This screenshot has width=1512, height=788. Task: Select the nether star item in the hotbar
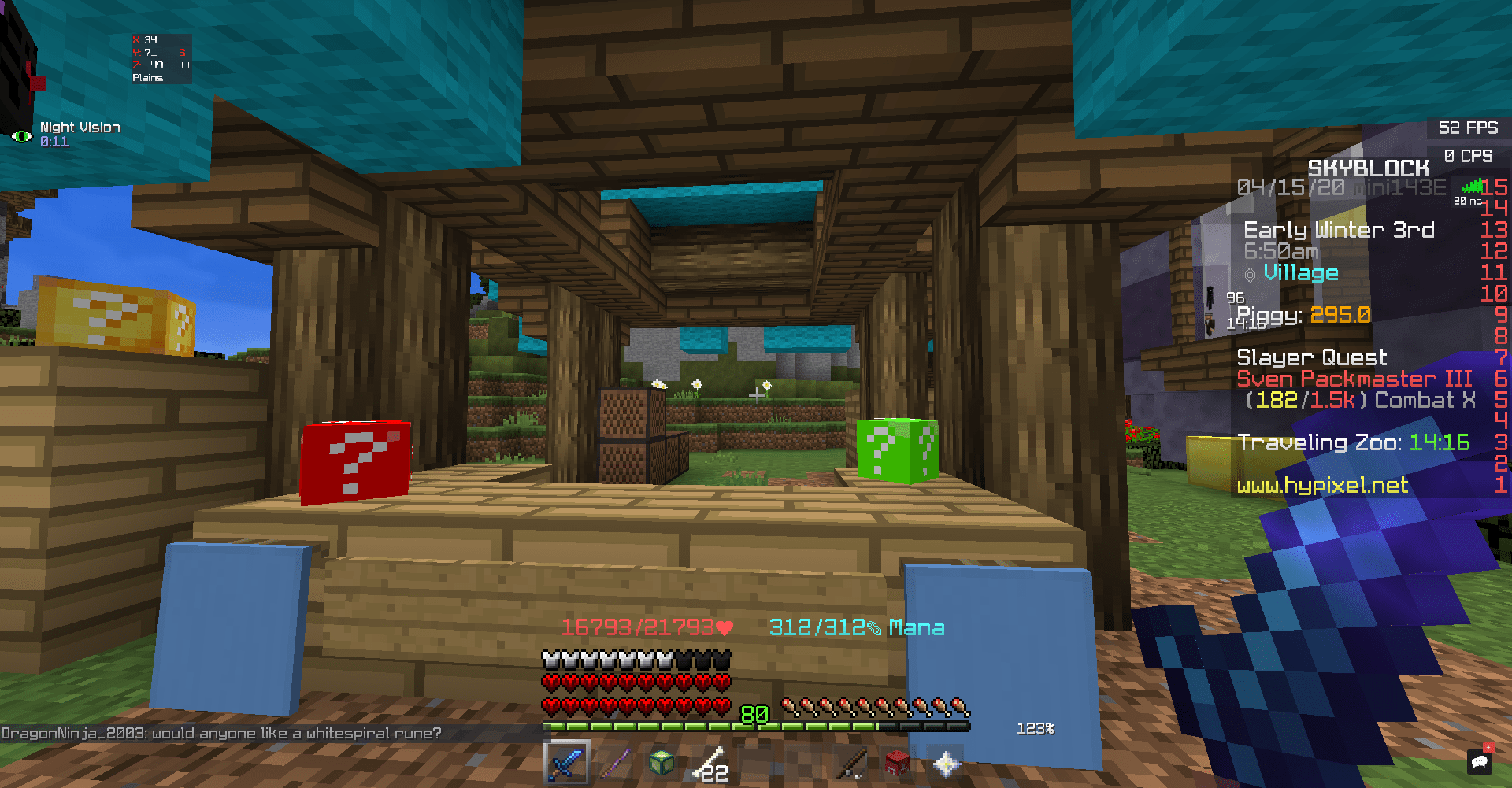tap(943, 763)
